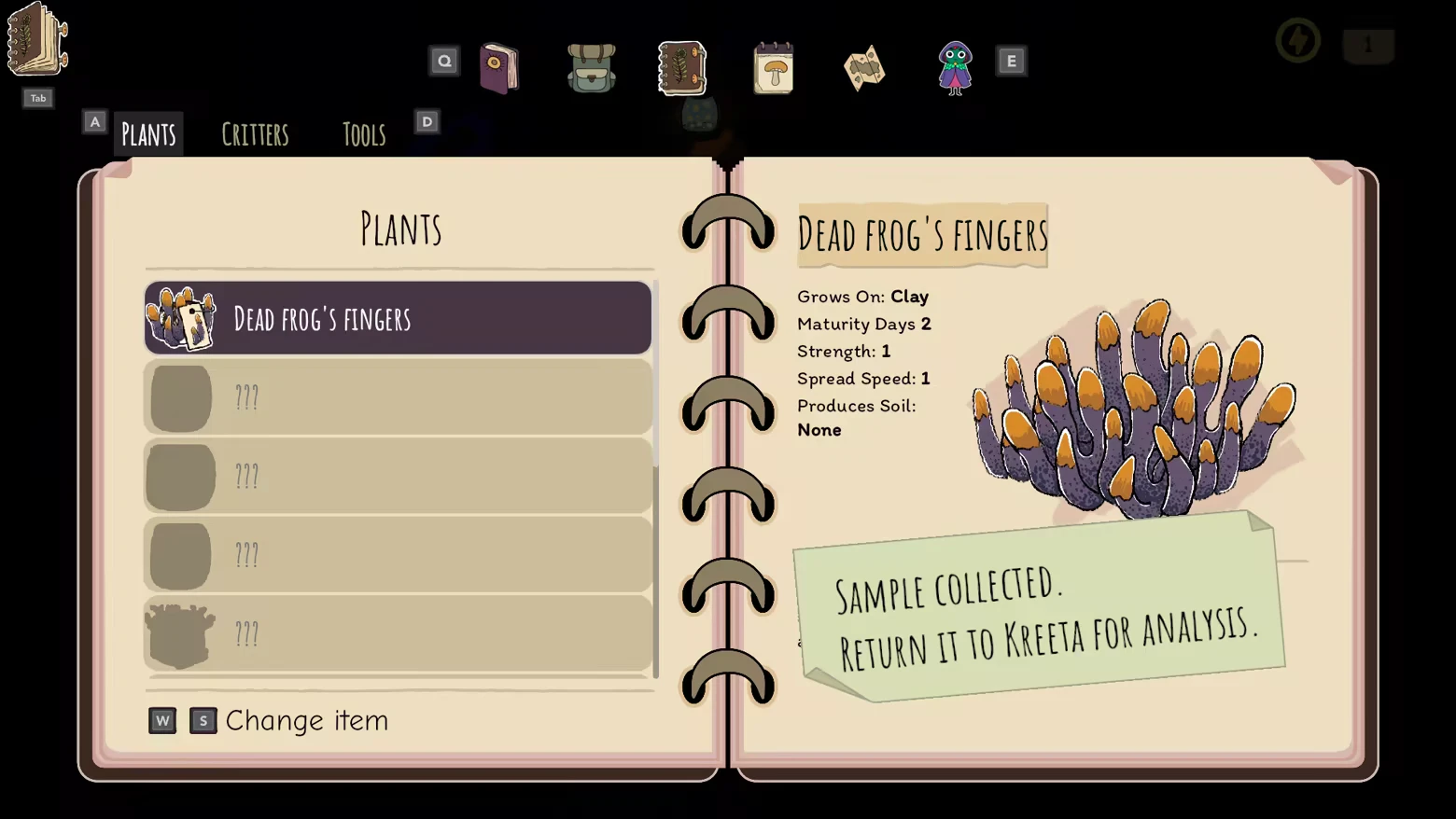Click the Change item label
The width and height of the screenshot is (1456, 819).
click(306, 720)
